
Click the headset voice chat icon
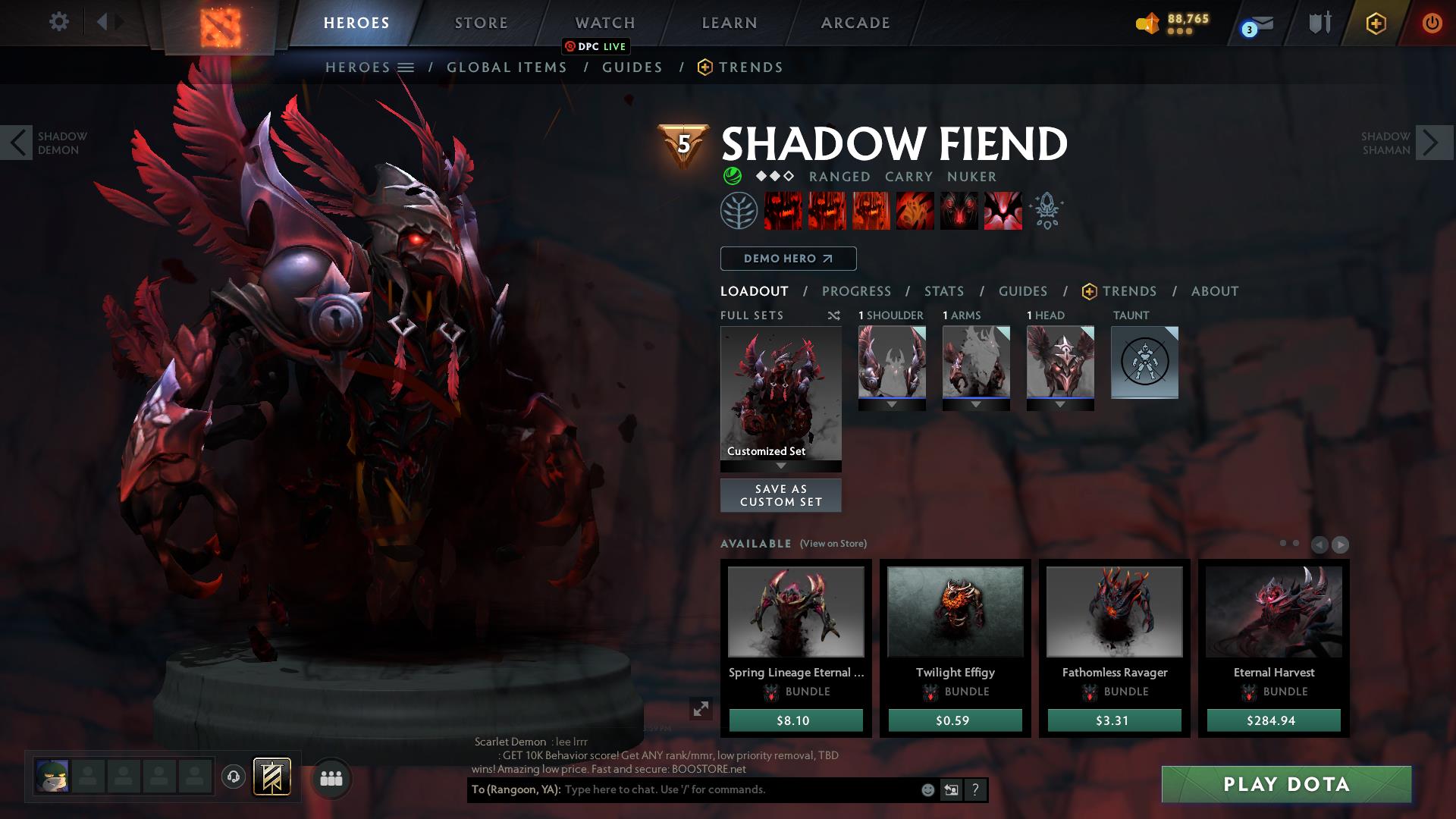coord(233,777)
